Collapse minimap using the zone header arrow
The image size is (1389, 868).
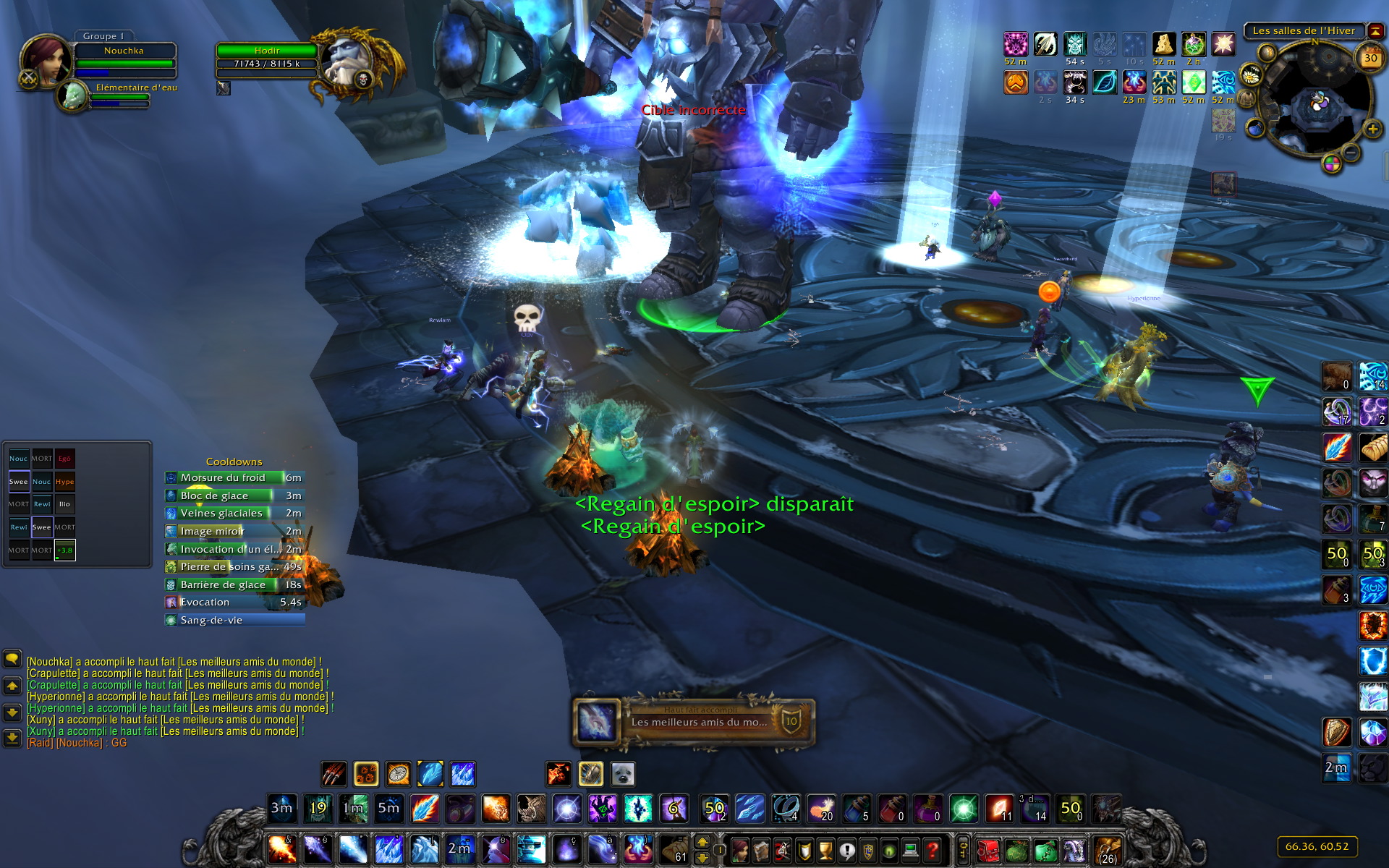(1375, 31)
